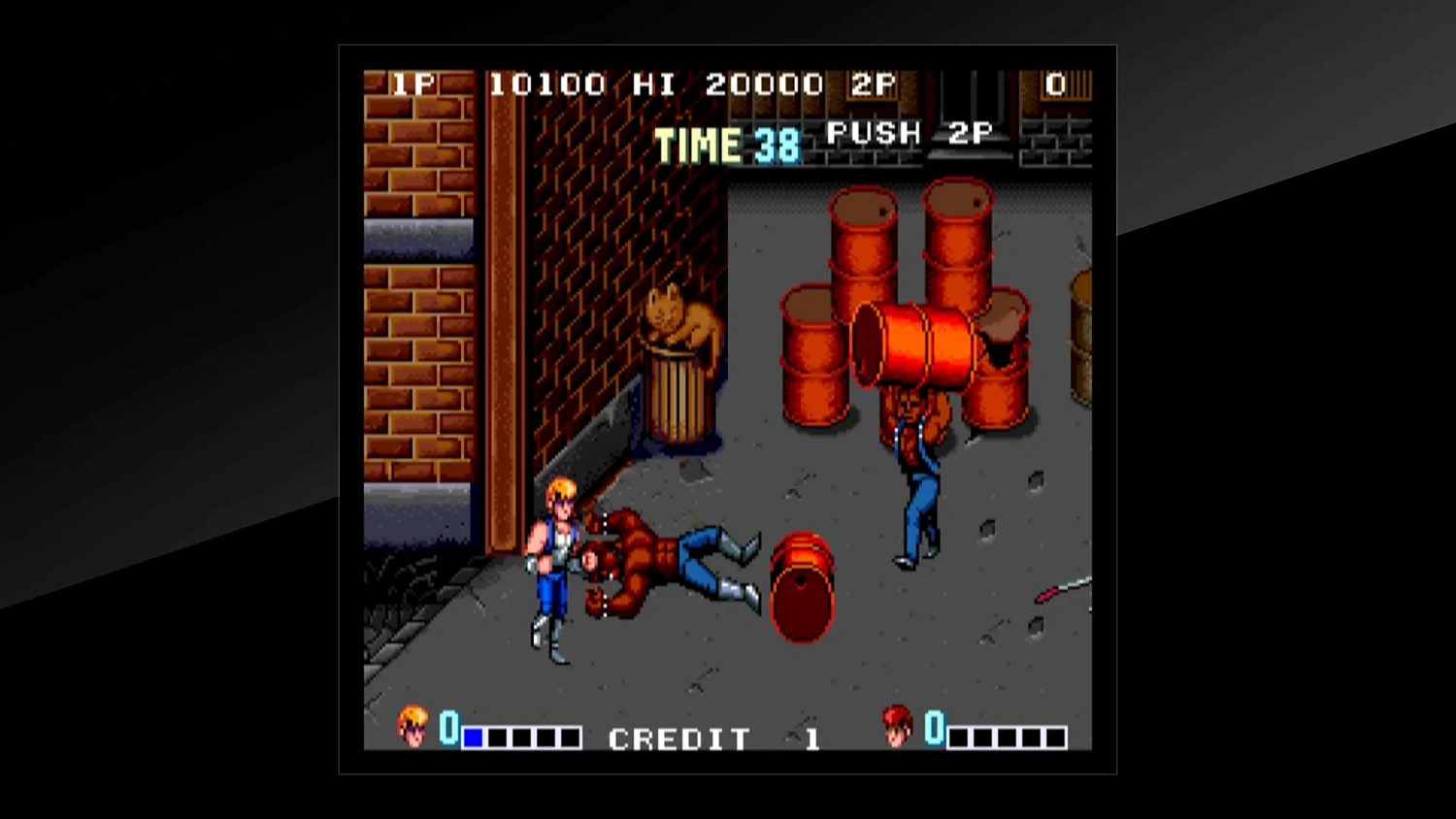Click the CREDIT 1 text
Image resolution: width=1456 pixels, height=819 pixels.
coord(679,739)
